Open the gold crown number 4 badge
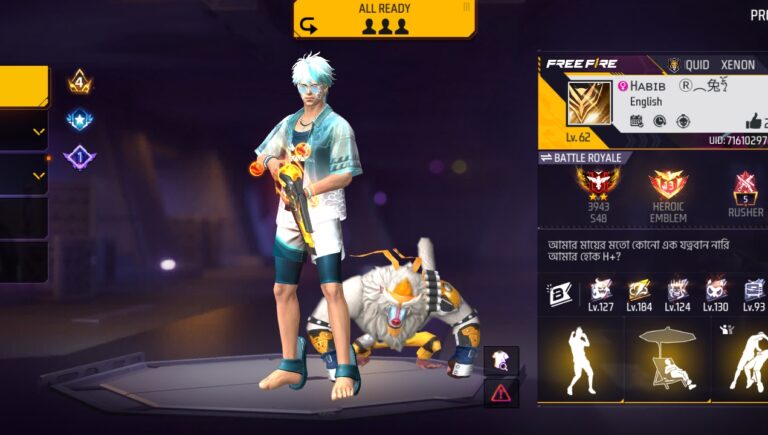 point(80,83)
